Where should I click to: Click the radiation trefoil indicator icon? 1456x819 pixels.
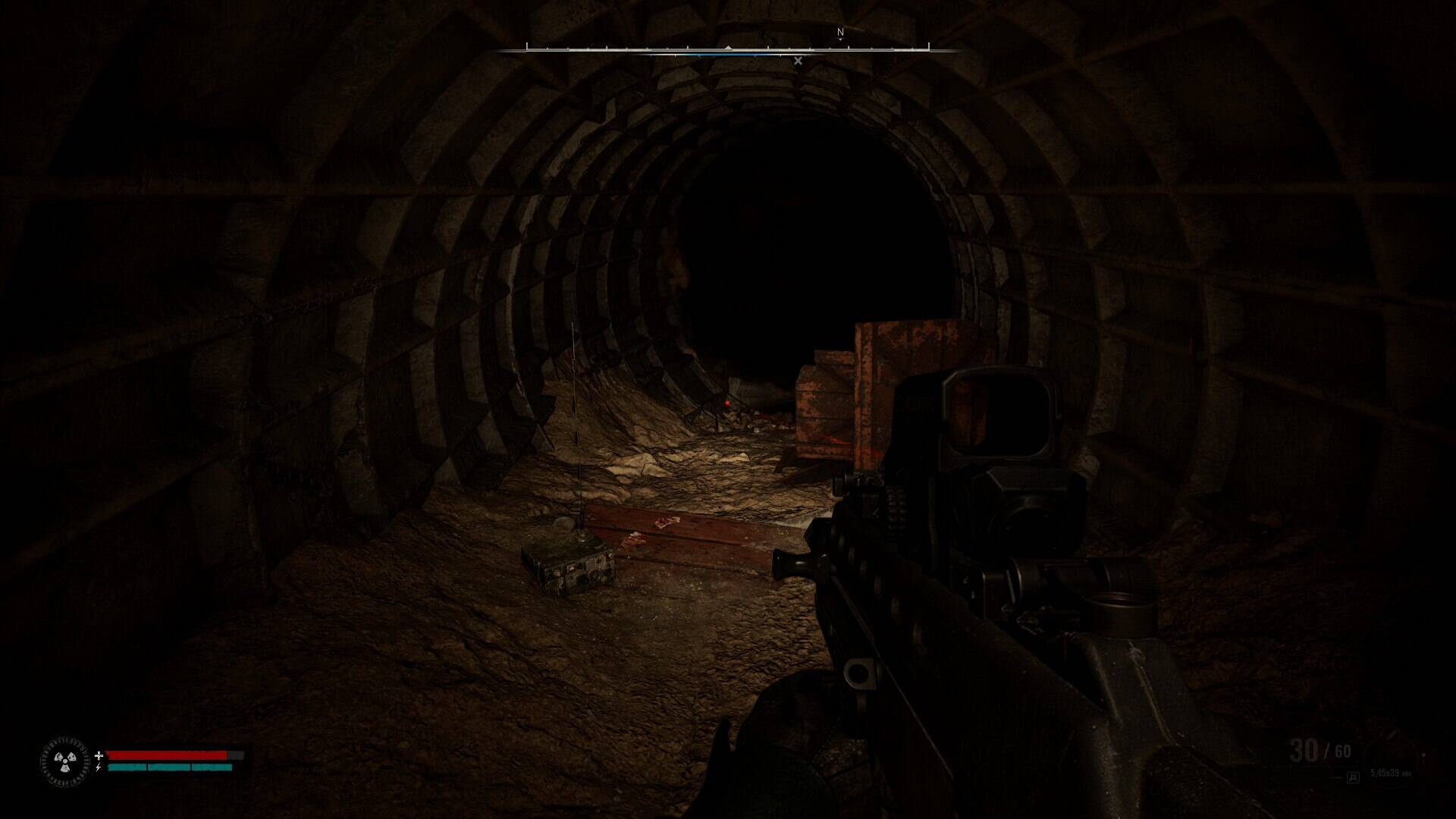point(65,760)
